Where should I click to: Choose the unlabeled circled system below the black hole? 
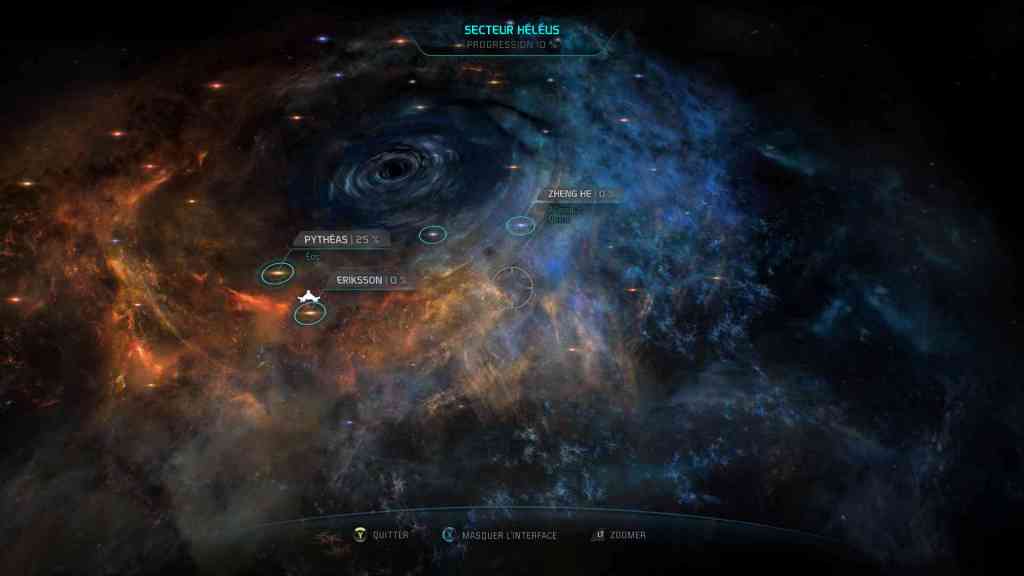432,235
